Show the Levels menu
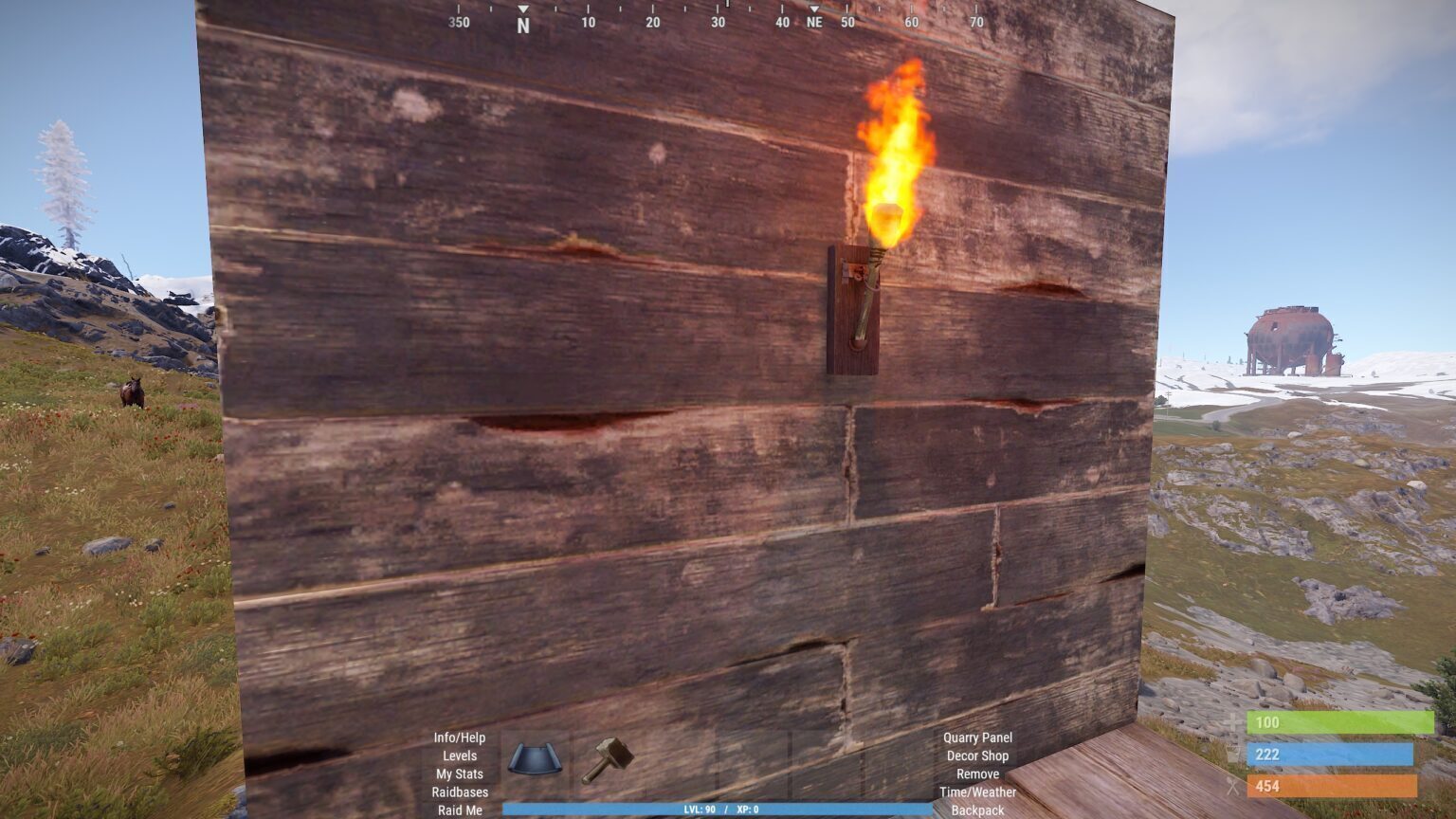The width and height of the screenshot is (1456, 819). point(460,755)
